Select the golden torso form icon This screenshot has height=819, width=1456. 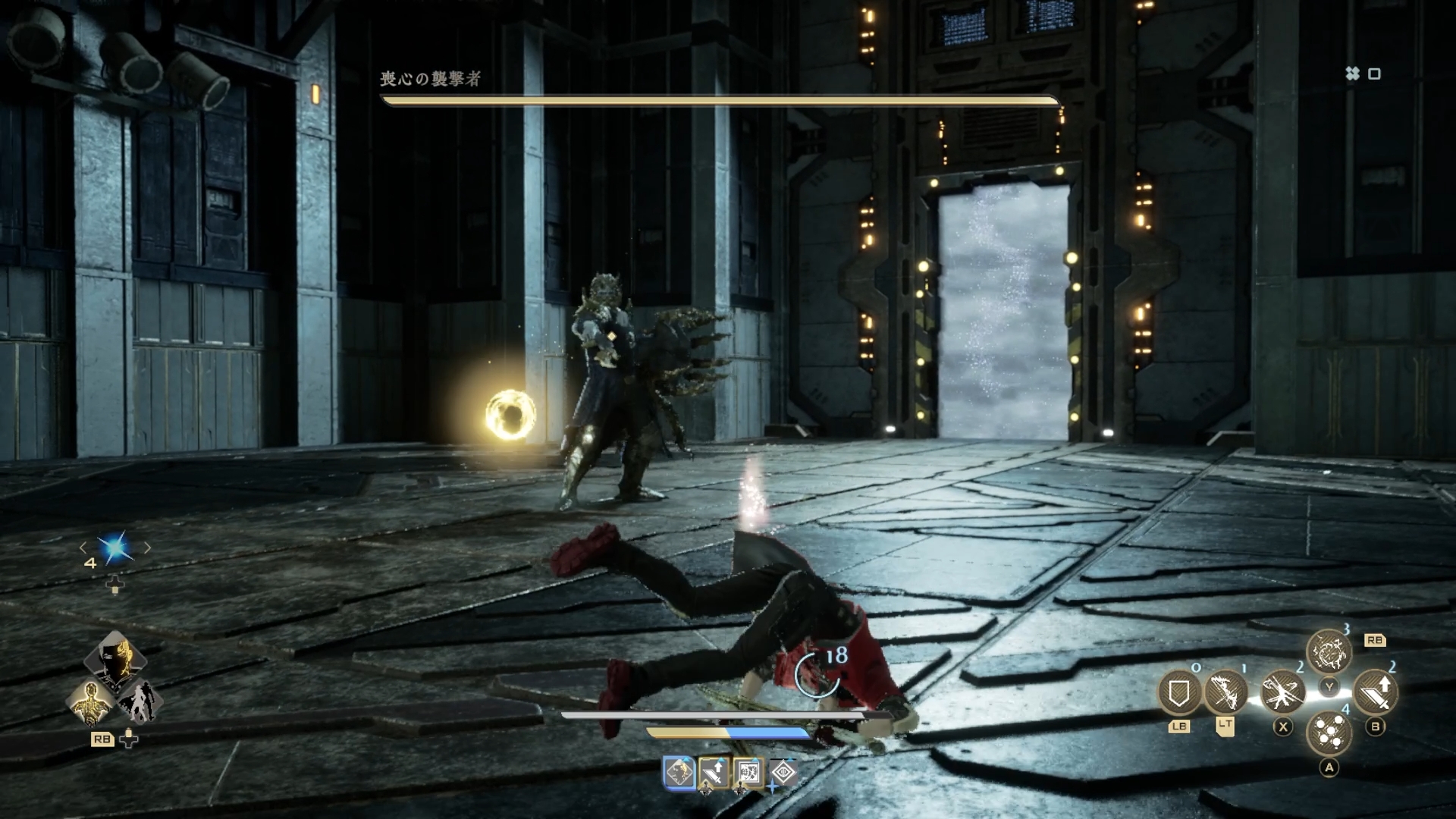tap(91, 701)
